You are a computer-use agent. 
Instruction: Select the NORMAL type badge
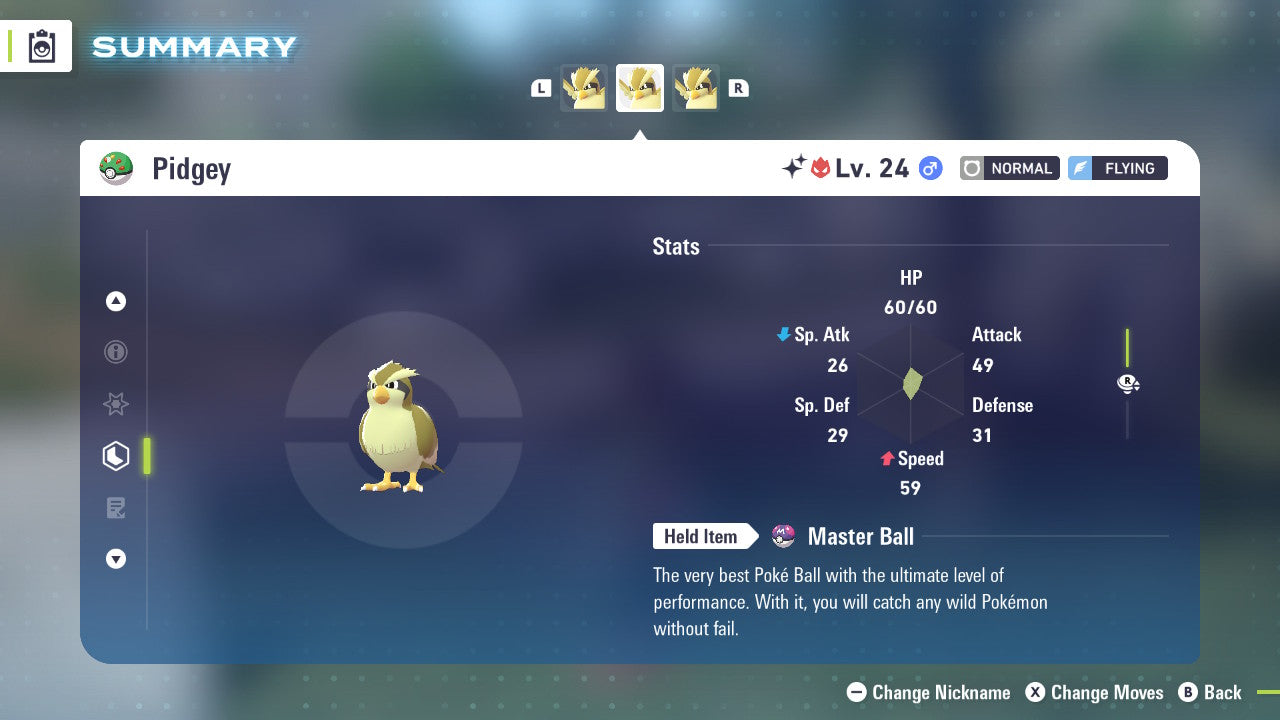click(x=1009, y=168)
